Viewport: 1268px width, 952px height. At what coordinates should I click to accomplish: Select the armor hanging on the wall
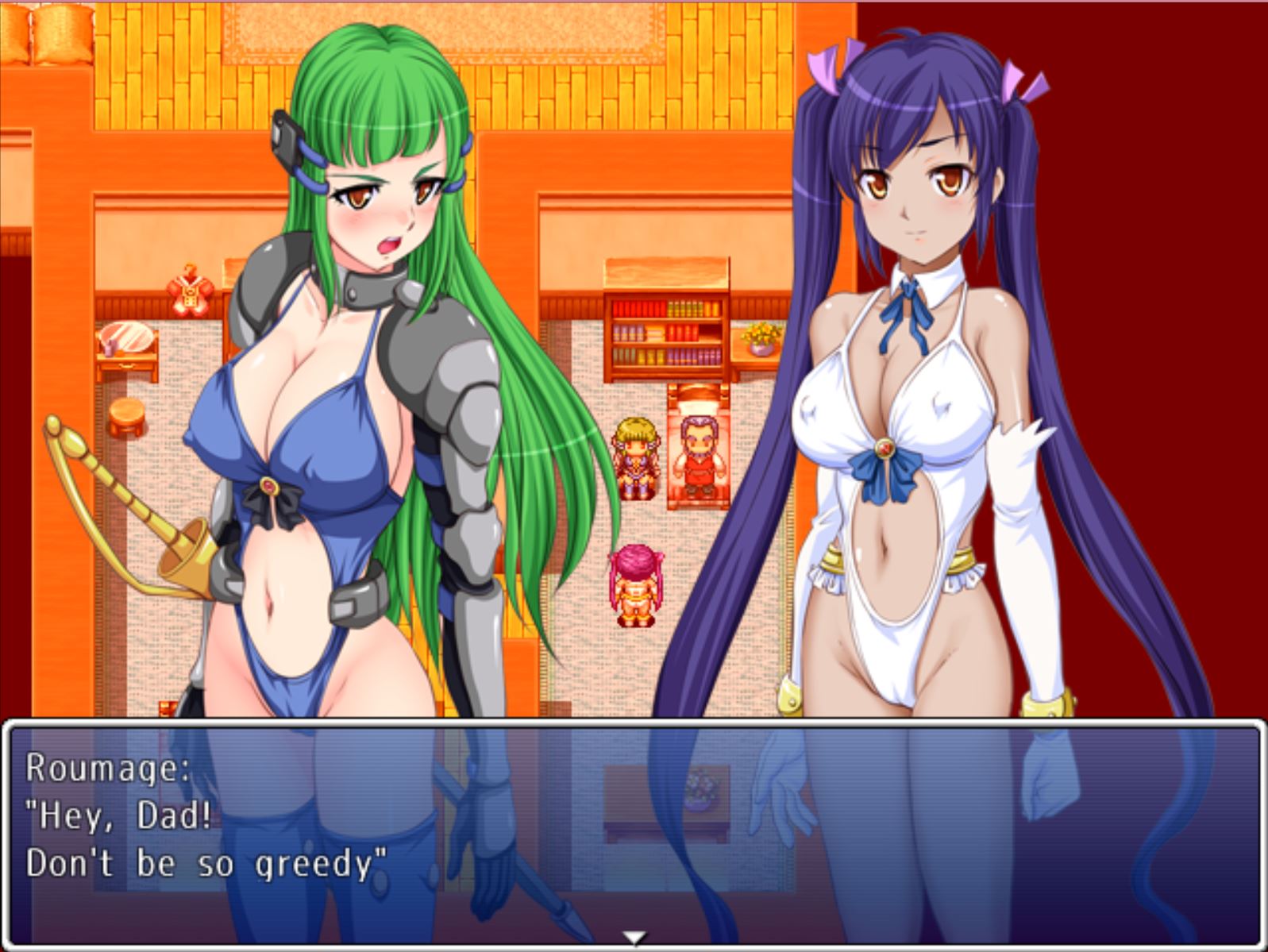pos(188,290)
